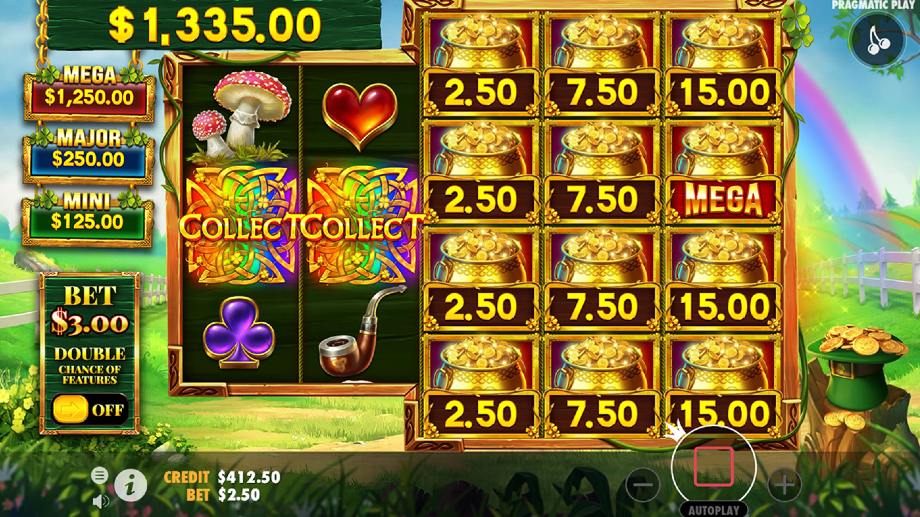920x517 pixels.
Task: Click the cherry icon button
Action: [x=878, y=41]
